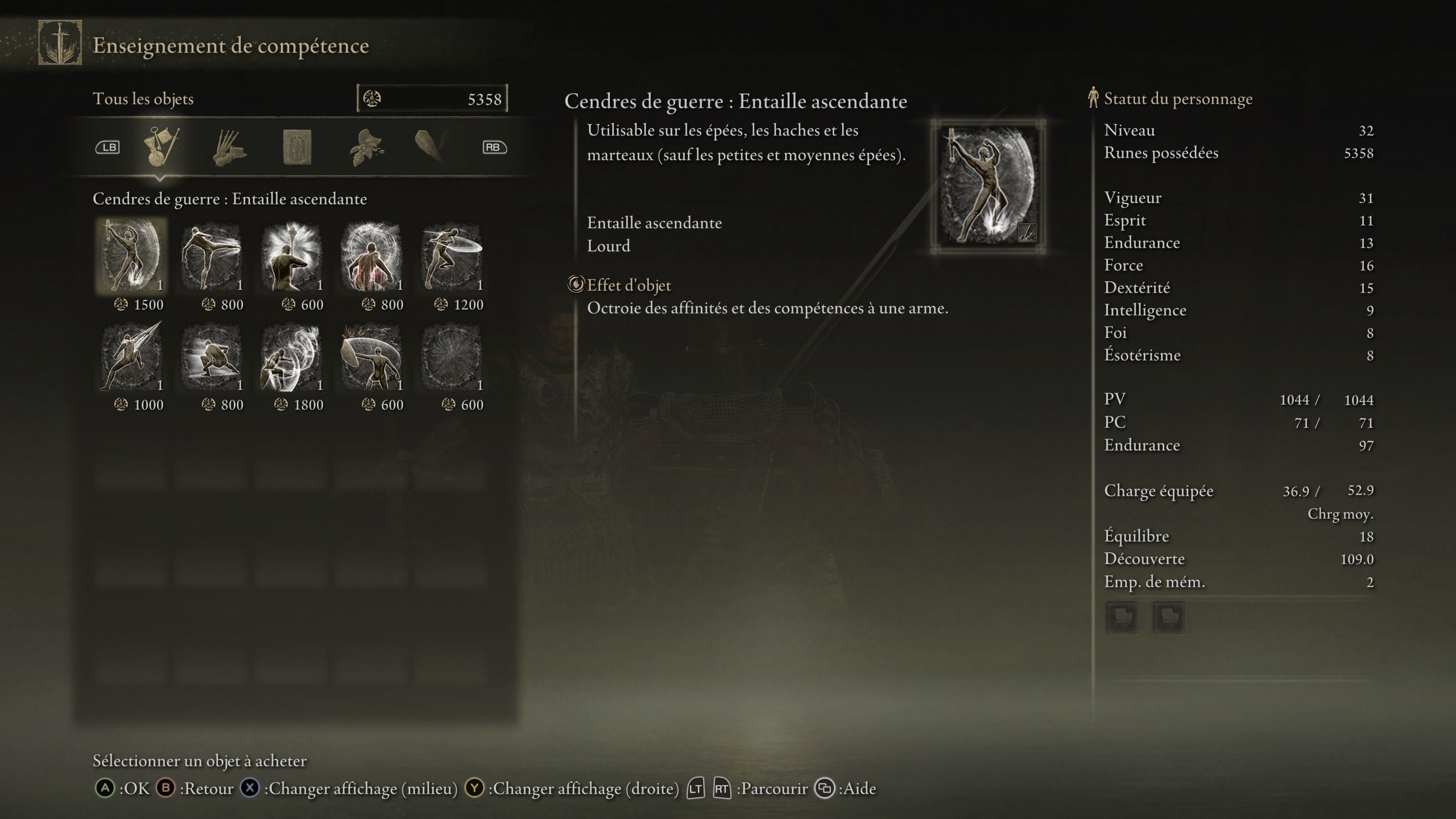The height and width of the screenshot is (819, 1456).
Task: Open the all-items category tab
Action: (161, 147)
